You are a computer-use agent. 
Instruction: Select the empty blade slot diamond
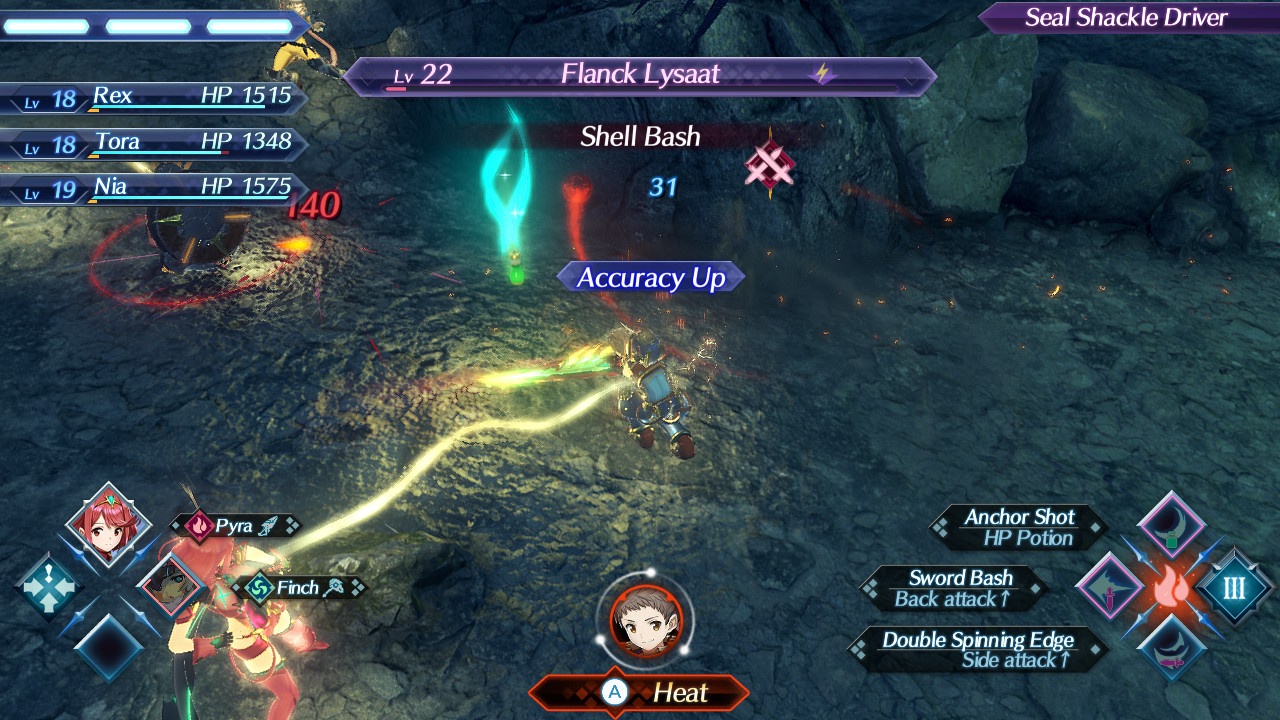click(x=108, y=648)
